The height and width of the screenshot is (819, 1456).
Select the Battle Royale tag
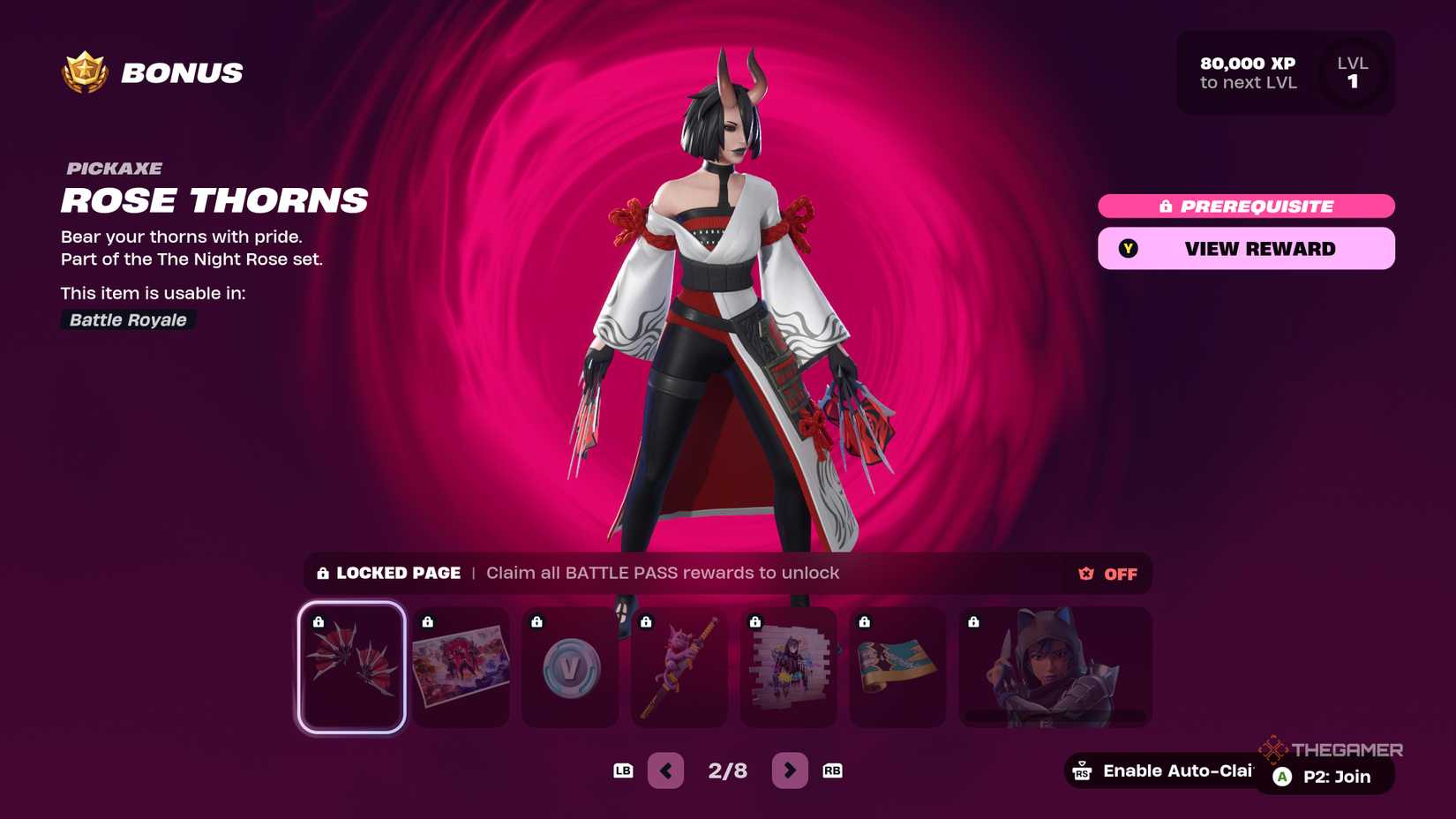(127, 319)
